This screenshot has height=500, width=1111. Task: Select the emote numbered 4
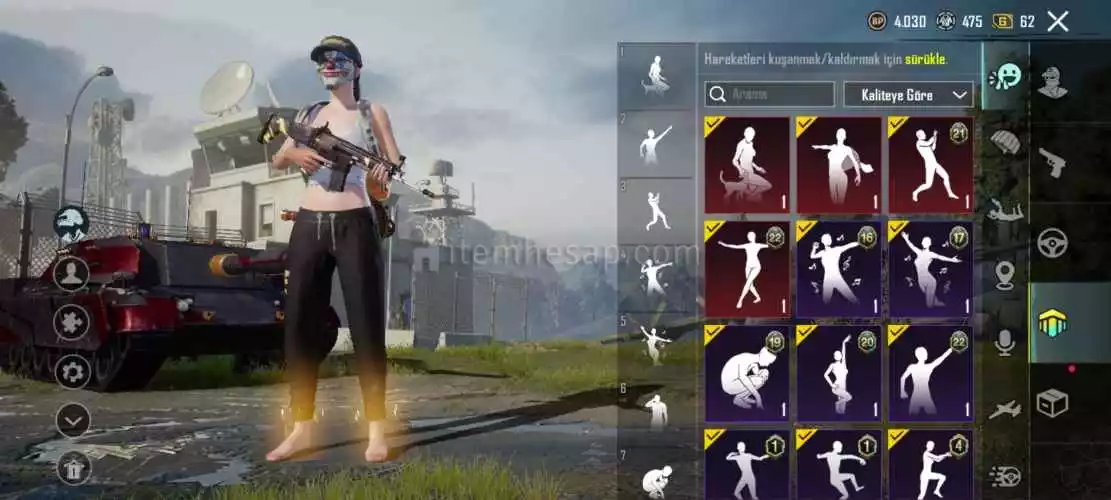point(930,465)
